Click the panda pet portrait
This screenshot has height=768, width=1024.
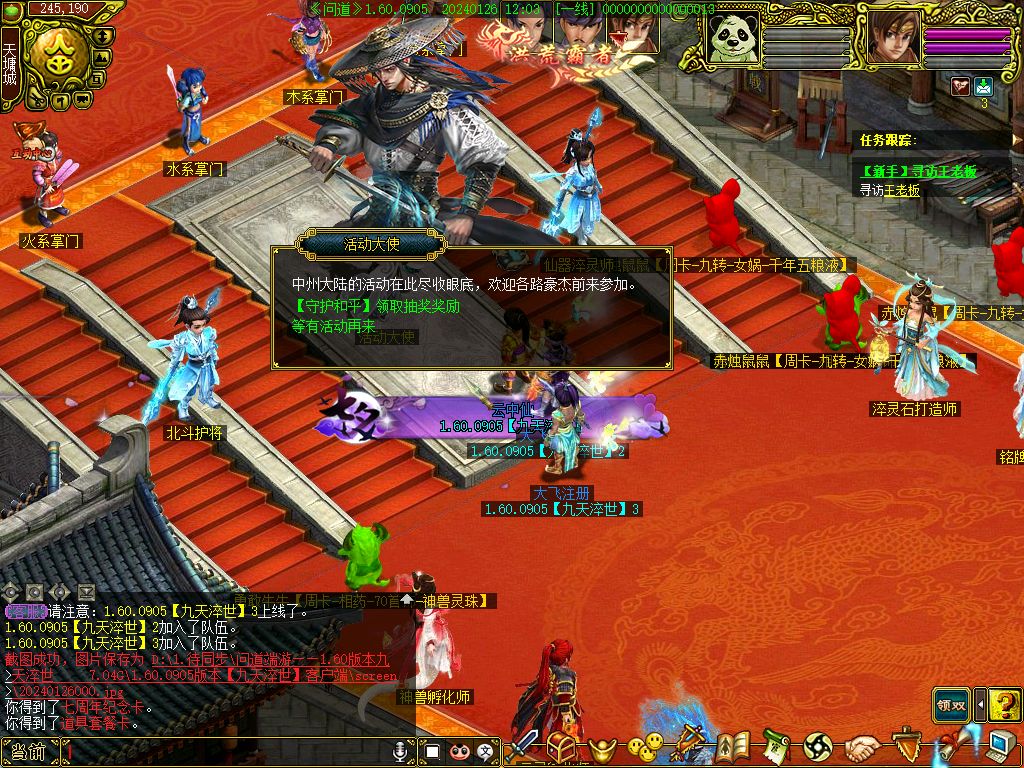point(732,41)
